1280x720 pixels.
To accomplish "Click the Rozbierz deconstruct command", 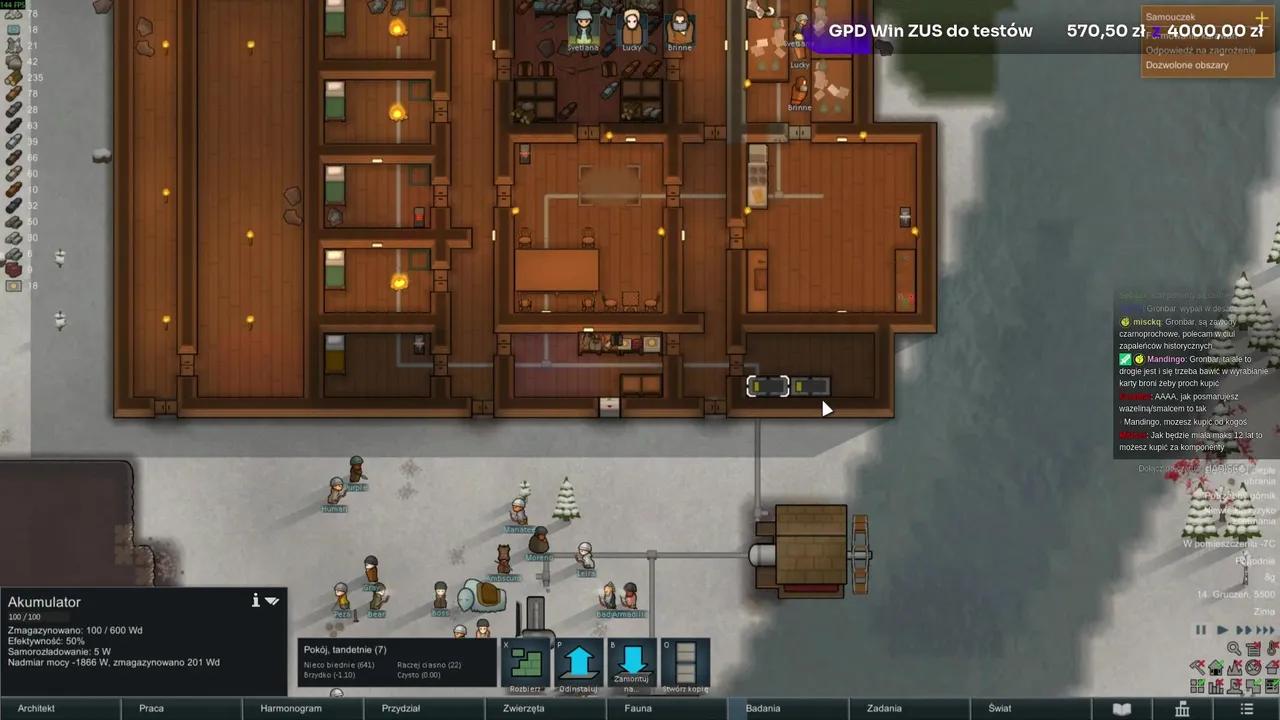I will pos(527,662).
